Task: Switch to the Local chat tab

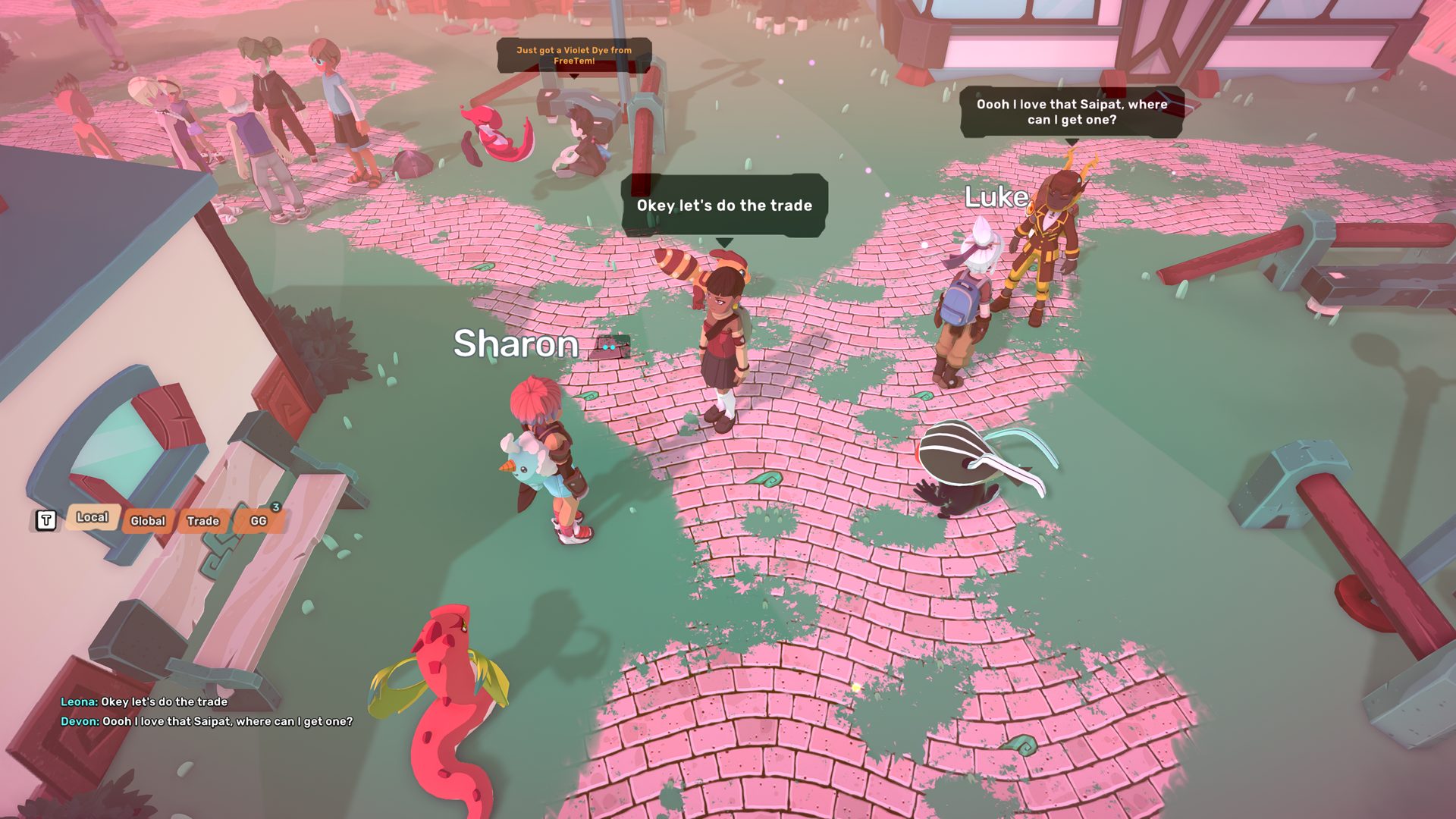Action: (x=92, y=517)
